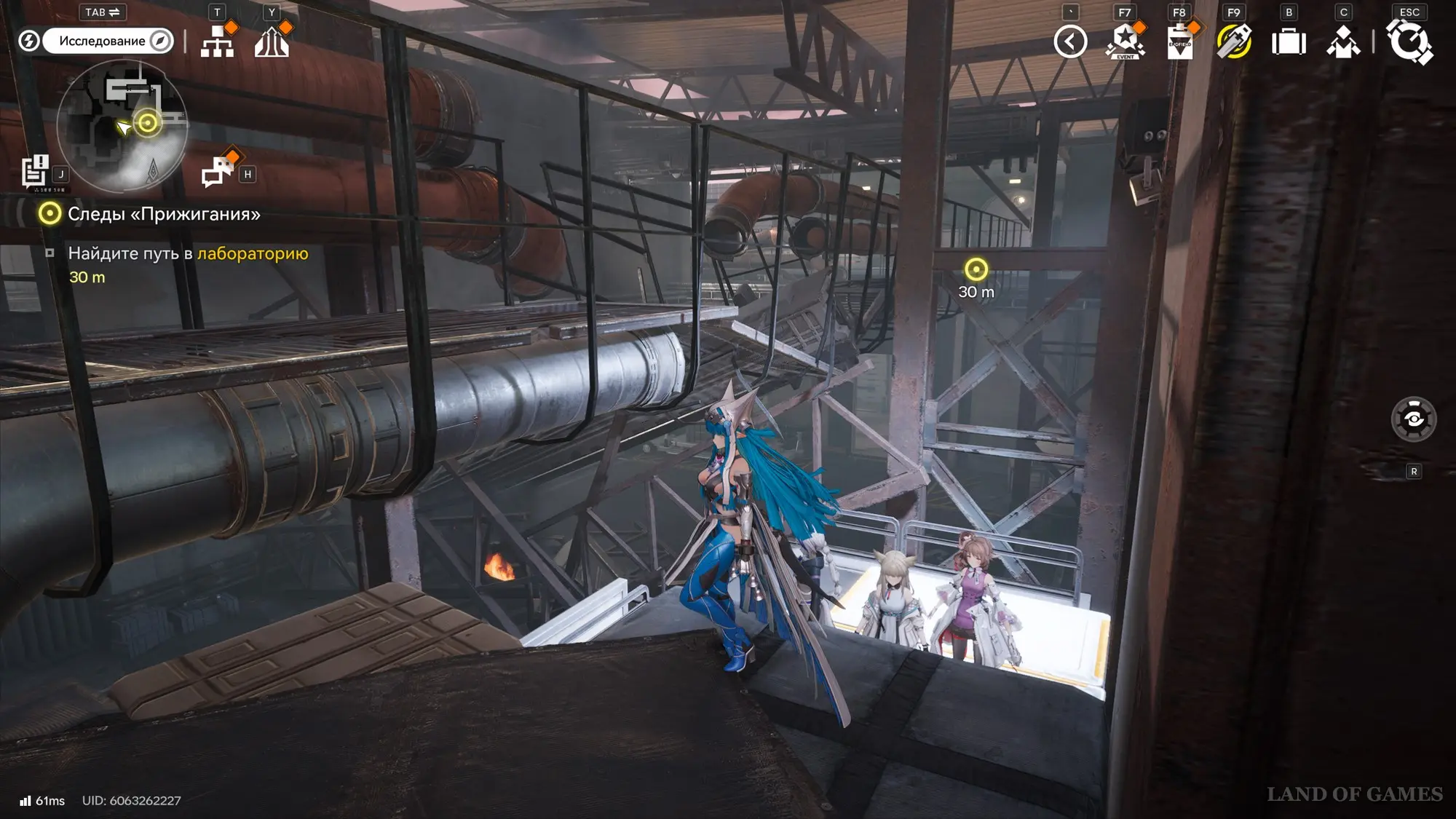Open the network structure icon menu

(217, 41)
